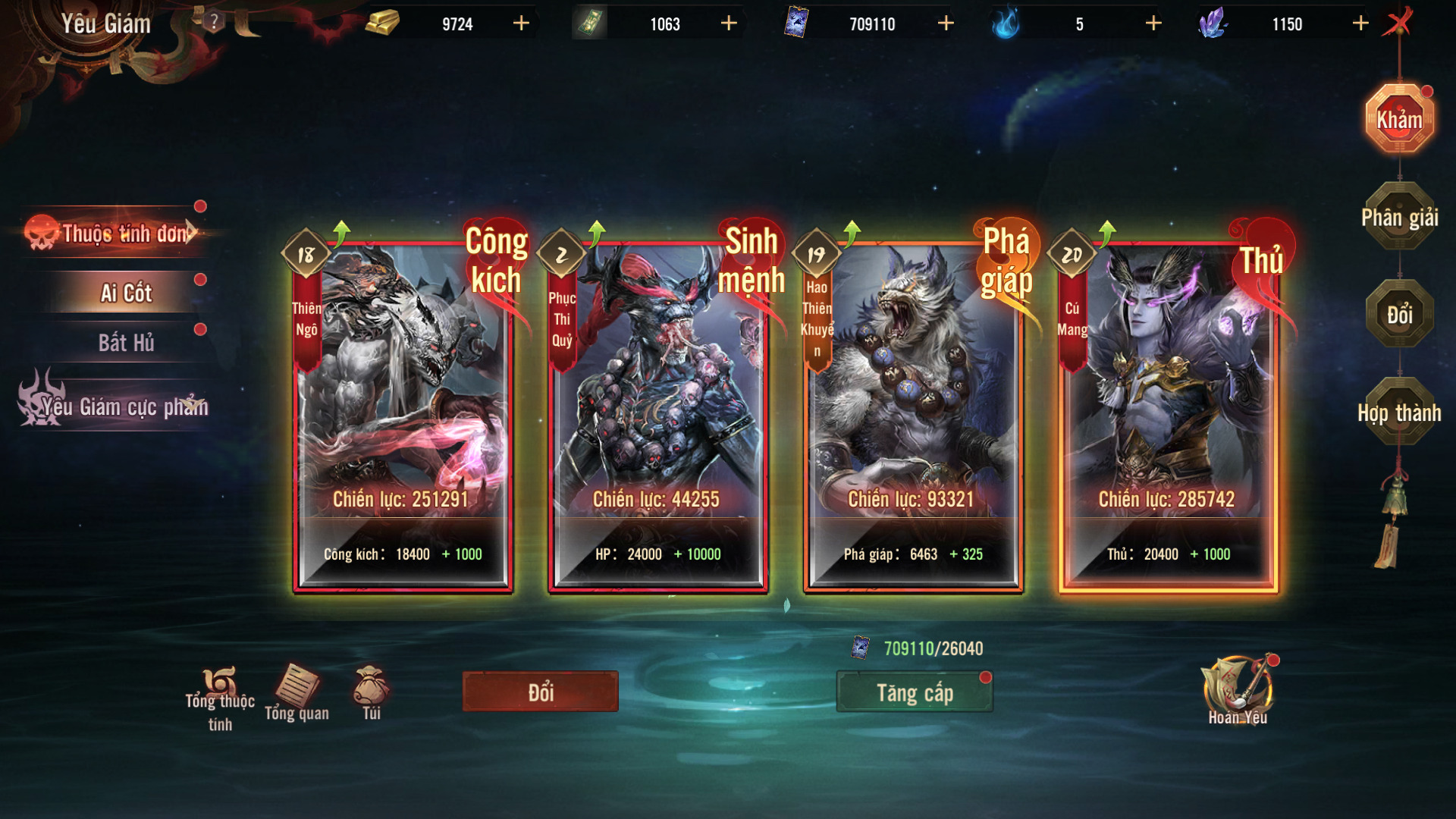Open Tổng thuộc tính summary

[x=220, y=698]
